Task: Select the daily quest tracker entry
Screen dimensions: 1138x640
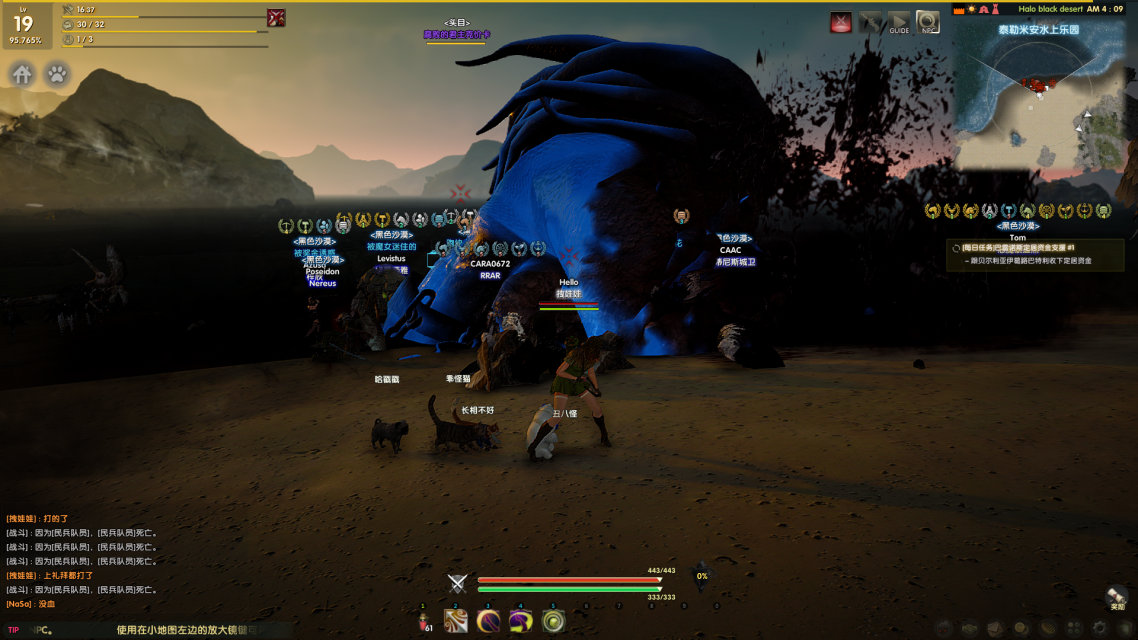Action: 1035,254
